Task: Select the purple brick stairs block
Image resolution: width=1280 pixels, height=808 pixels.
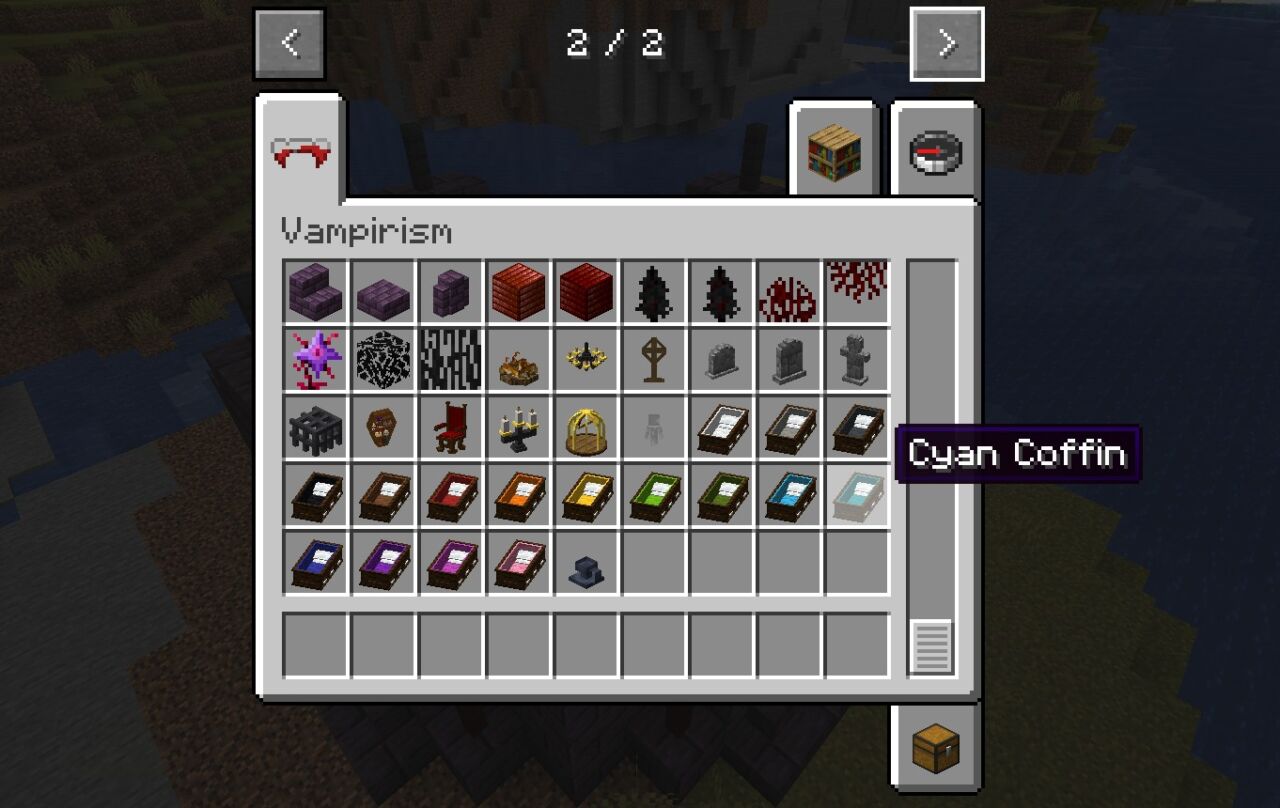Action: (x=314, y=292)
